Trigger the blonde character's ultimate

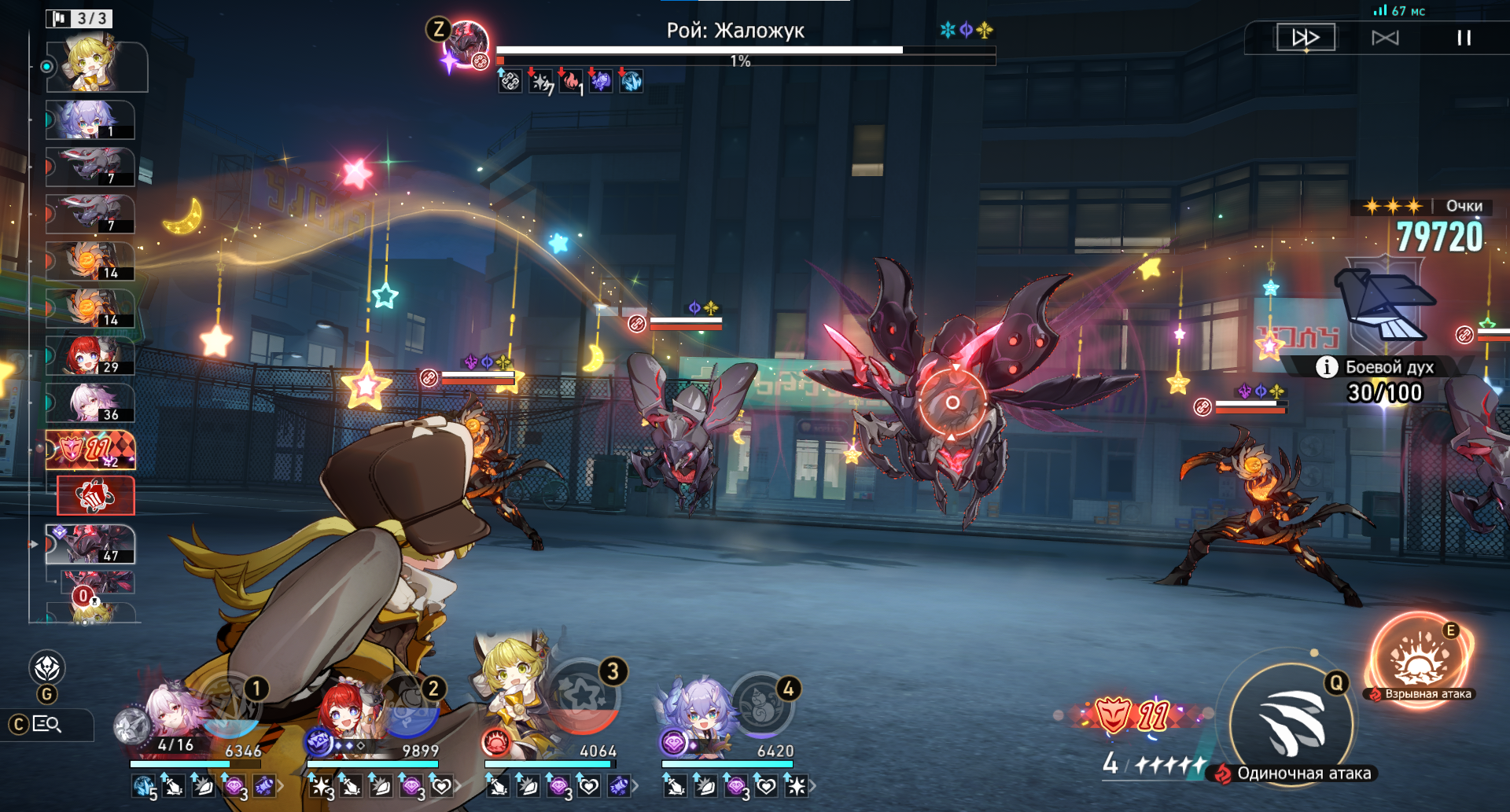pos(585,696)
